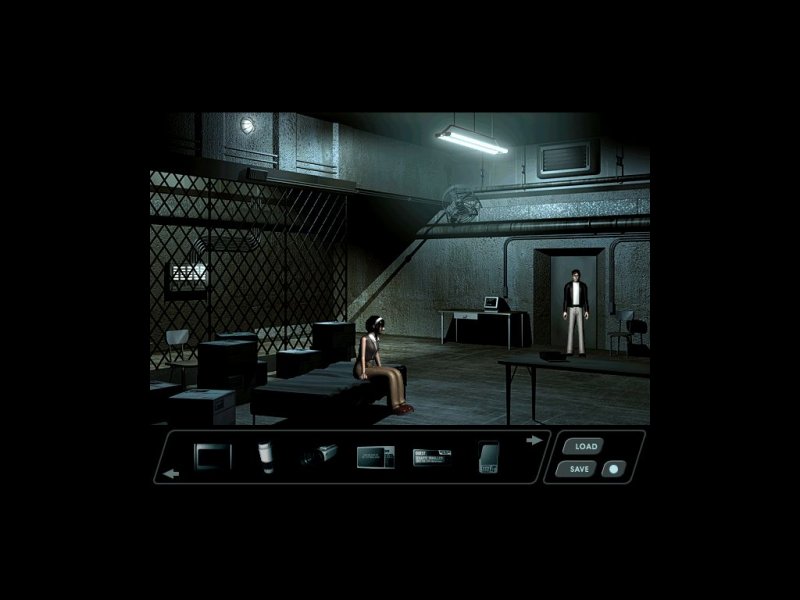This screenshot has height=600, width=800.
Task: Choose the grey card with text lines
Action: coord(376,457)
